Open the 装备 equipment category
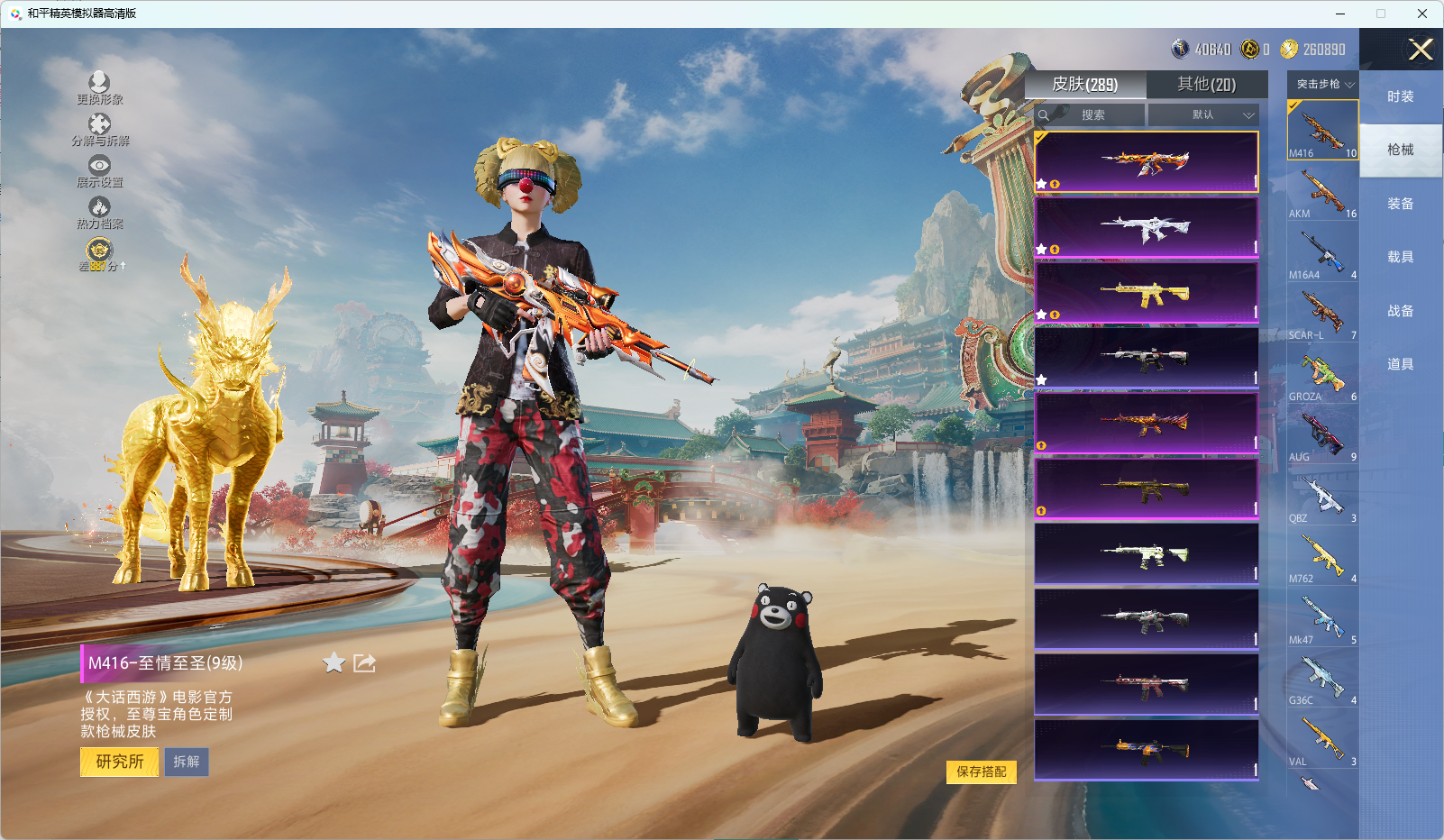 point(1400,204)
